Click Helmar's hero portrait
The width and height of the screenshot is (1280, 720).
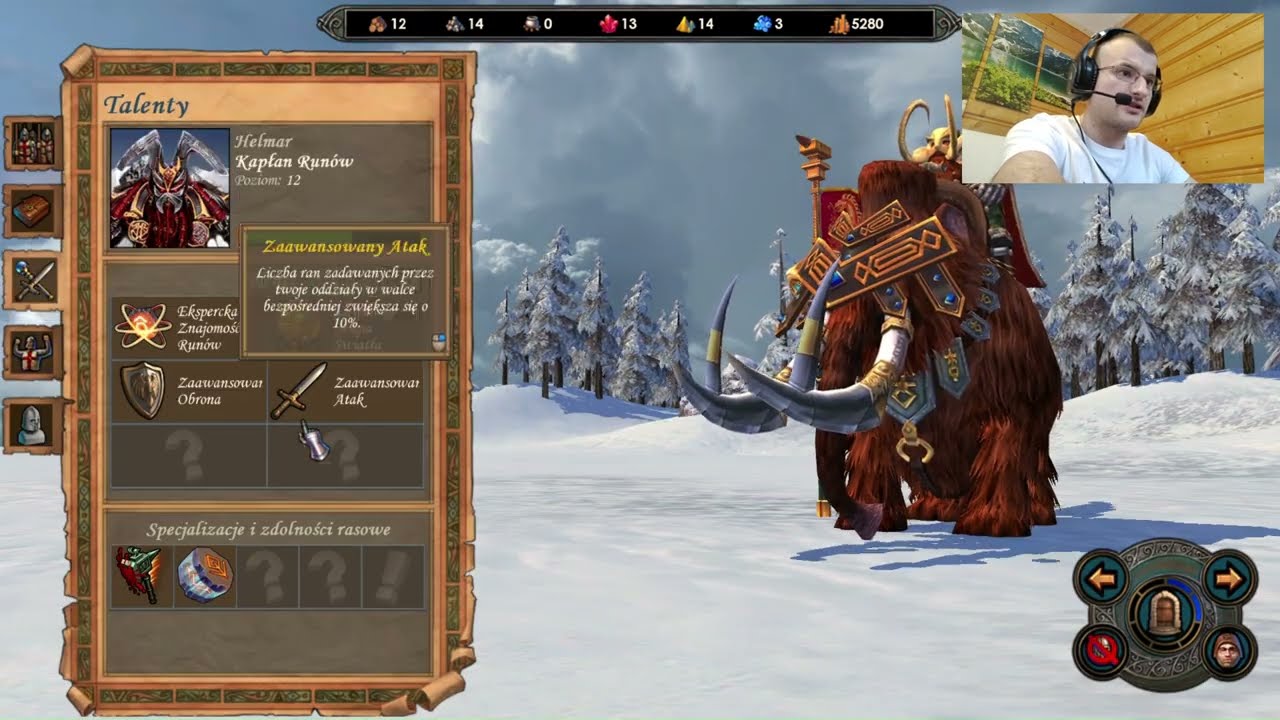click(x=169, y=187)
